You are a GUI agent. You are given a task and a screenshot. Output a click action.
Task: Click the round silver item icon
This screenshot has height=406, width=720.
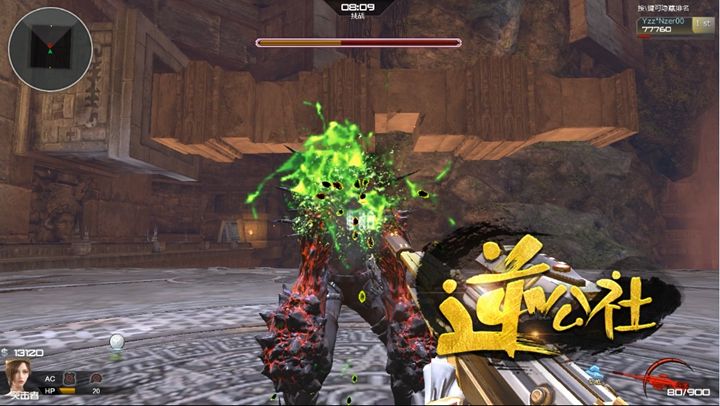117,343
